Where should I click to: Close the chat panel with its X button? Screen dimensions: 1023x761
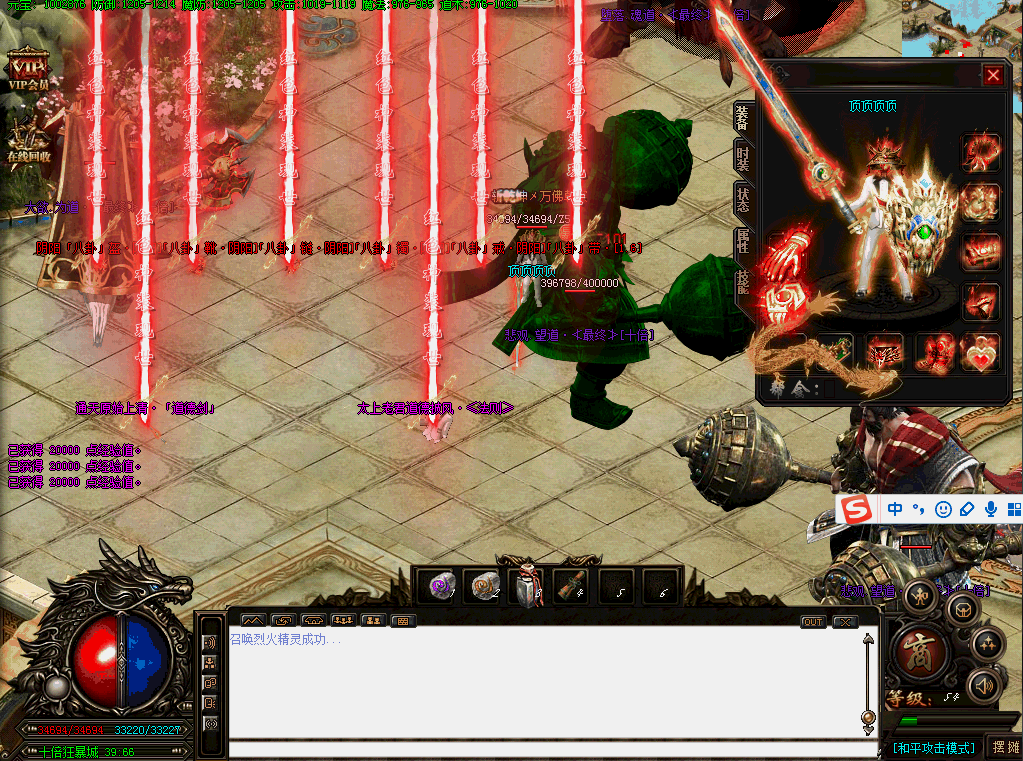(x=845, y=622)
